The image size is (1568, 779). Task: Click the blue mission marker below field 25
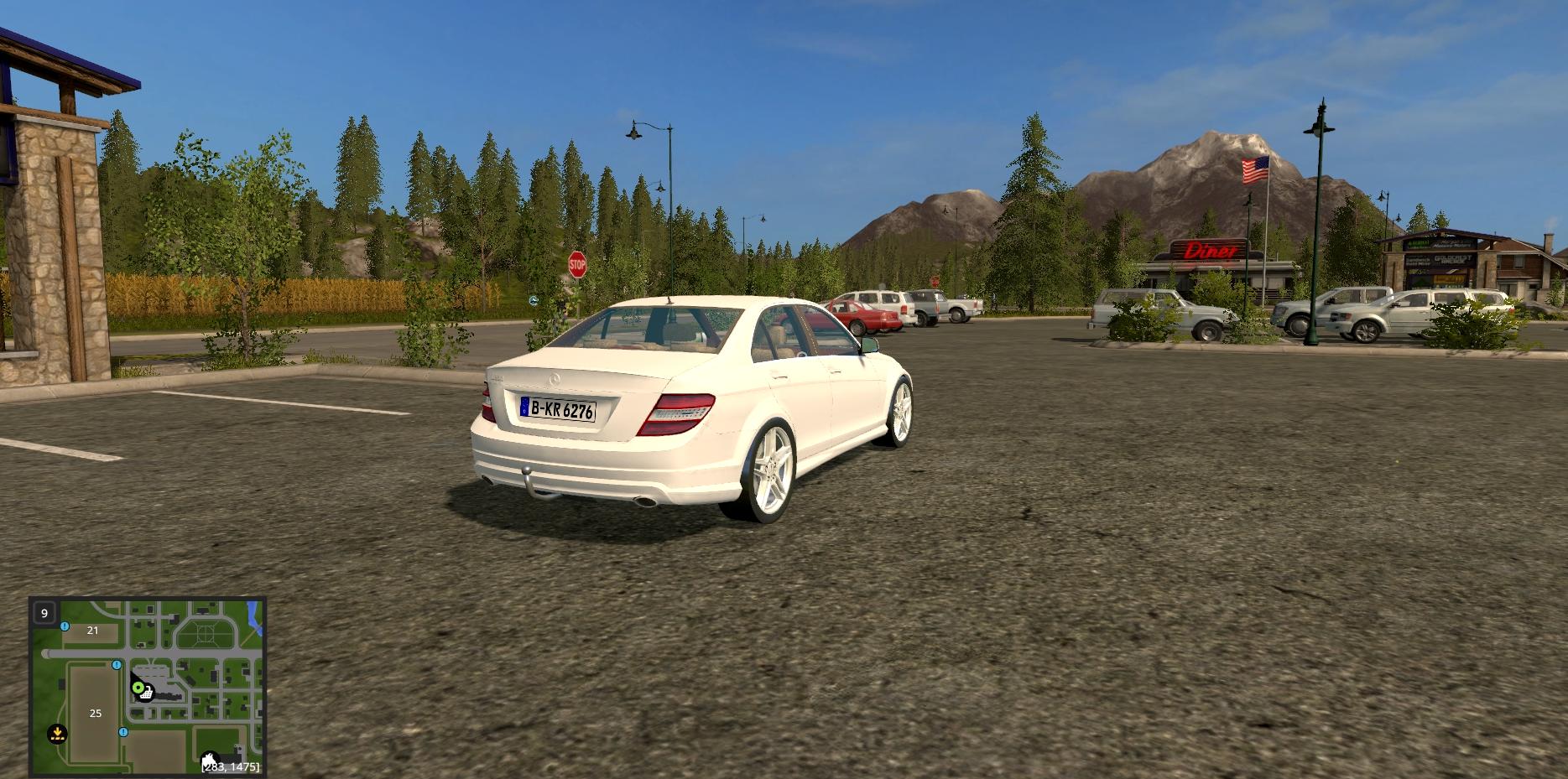[x=123, y=732]
